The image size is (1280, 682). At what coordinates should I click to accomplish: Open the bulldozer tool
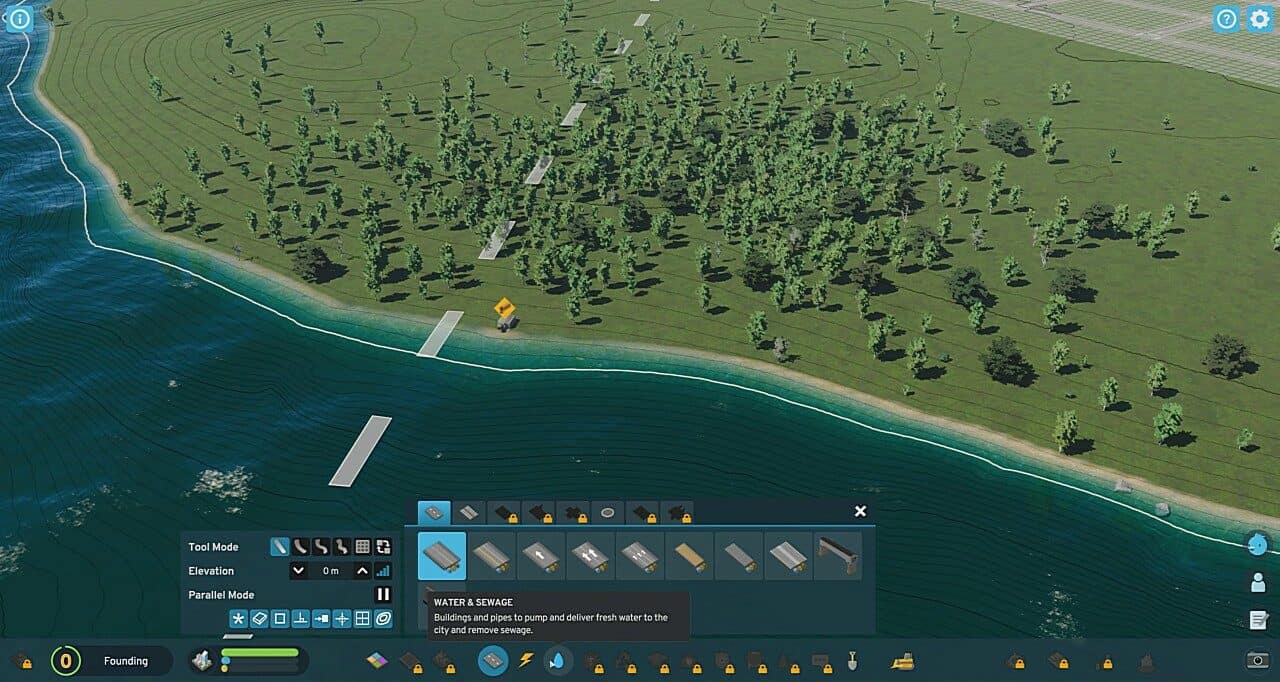coord(902,661)
